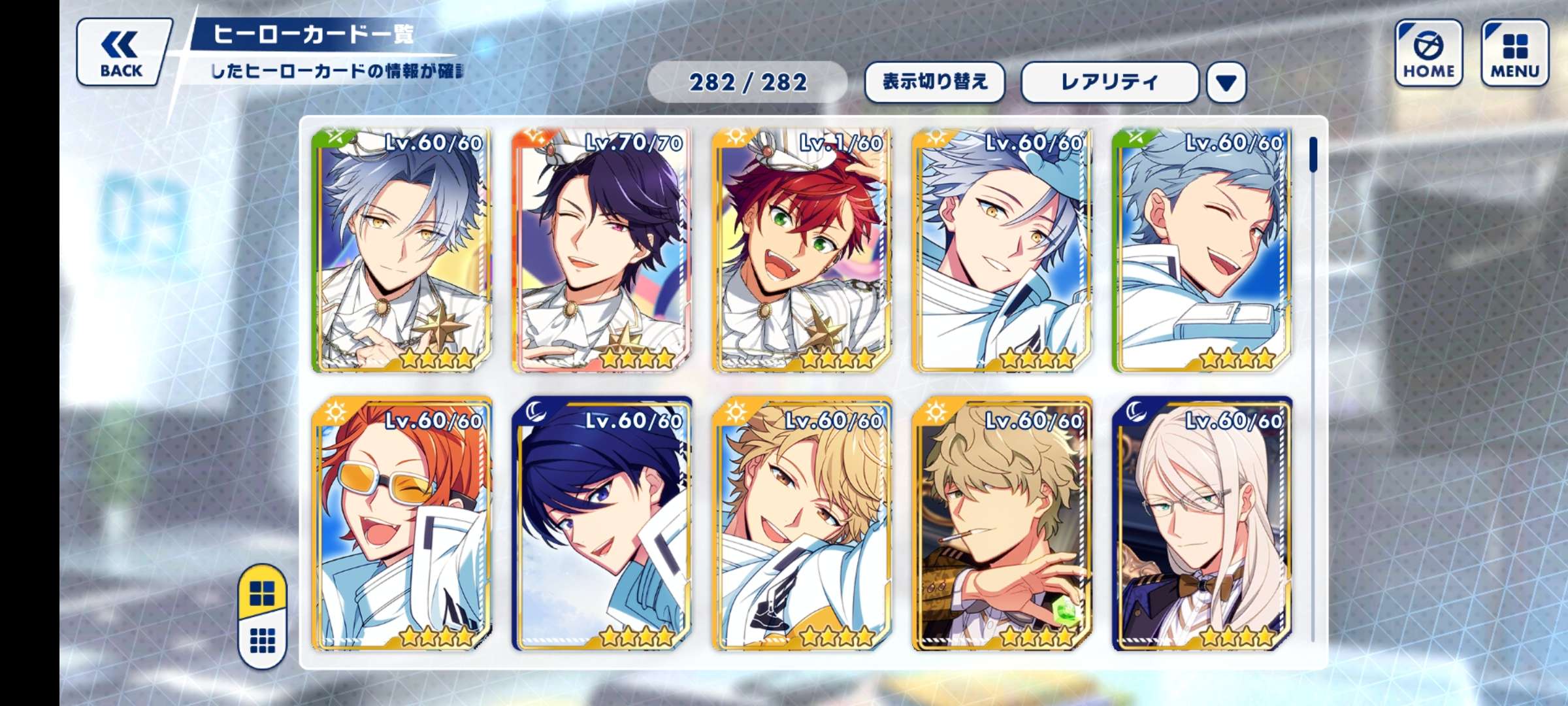Pick the white long-haired hero with glasses
This screenshot has width=1568, height=706.
click(x=1201, y=523)
